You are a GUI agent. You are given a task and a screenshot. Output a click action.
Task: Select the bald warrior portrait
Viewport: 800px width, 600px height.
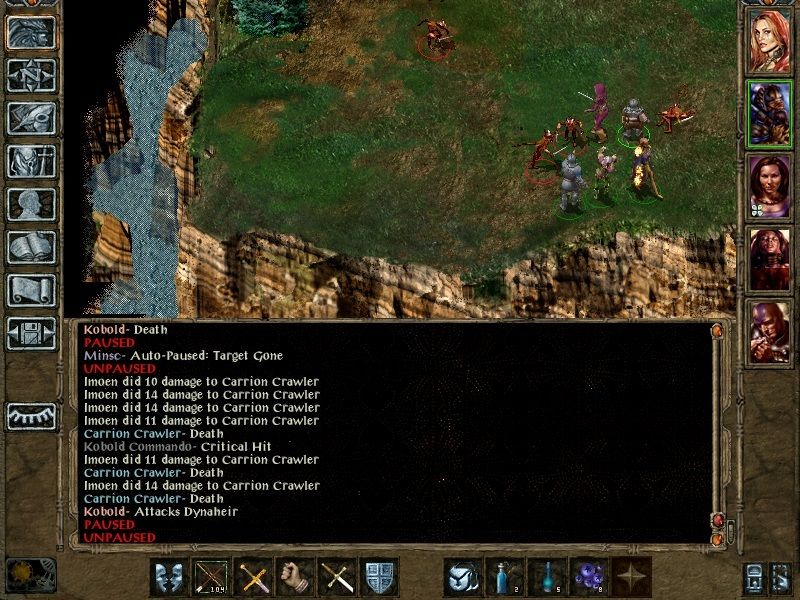tap(770, 333)
